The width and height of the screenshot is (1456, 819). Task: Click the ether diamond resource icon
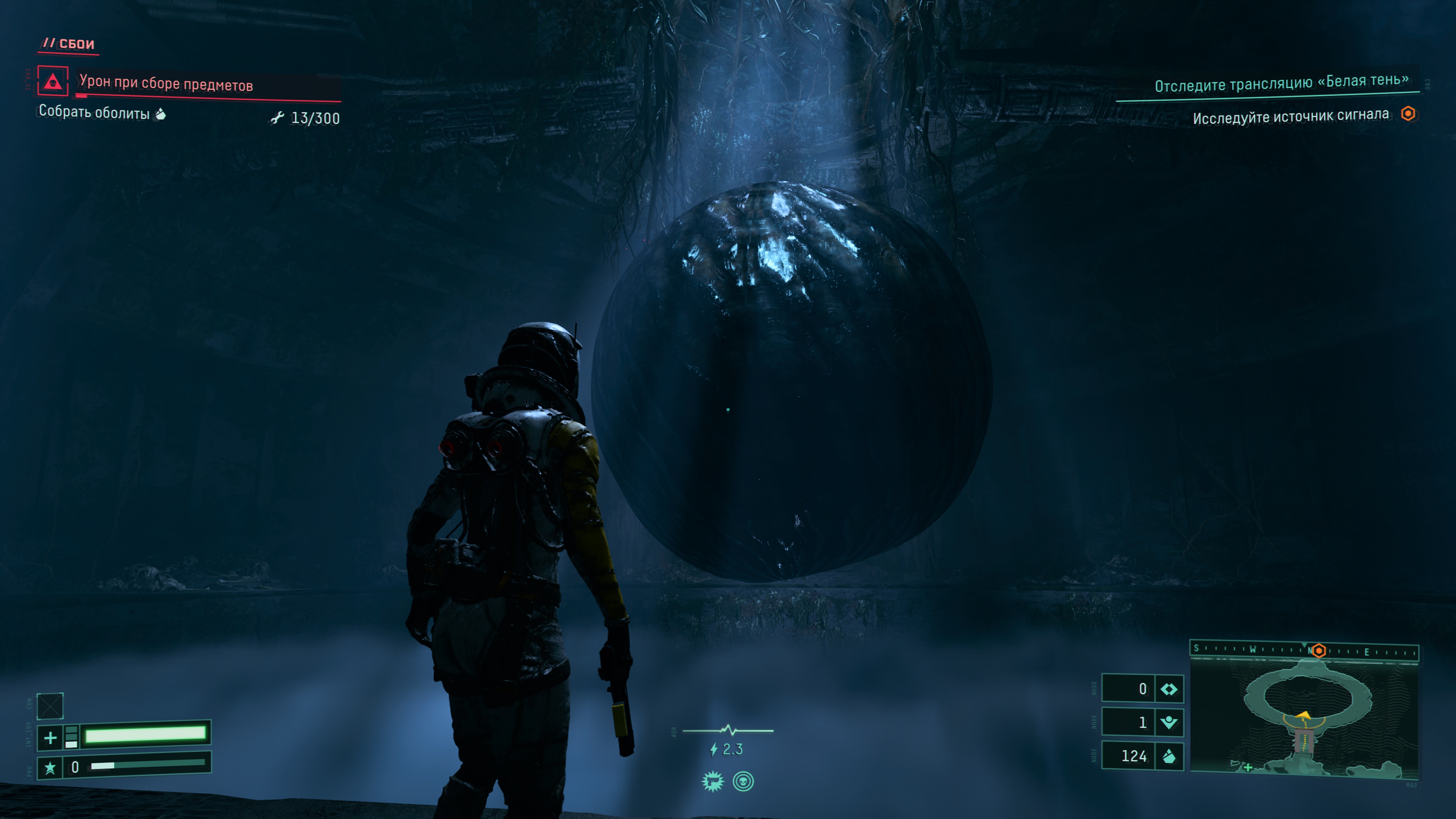pos(1169,689)
